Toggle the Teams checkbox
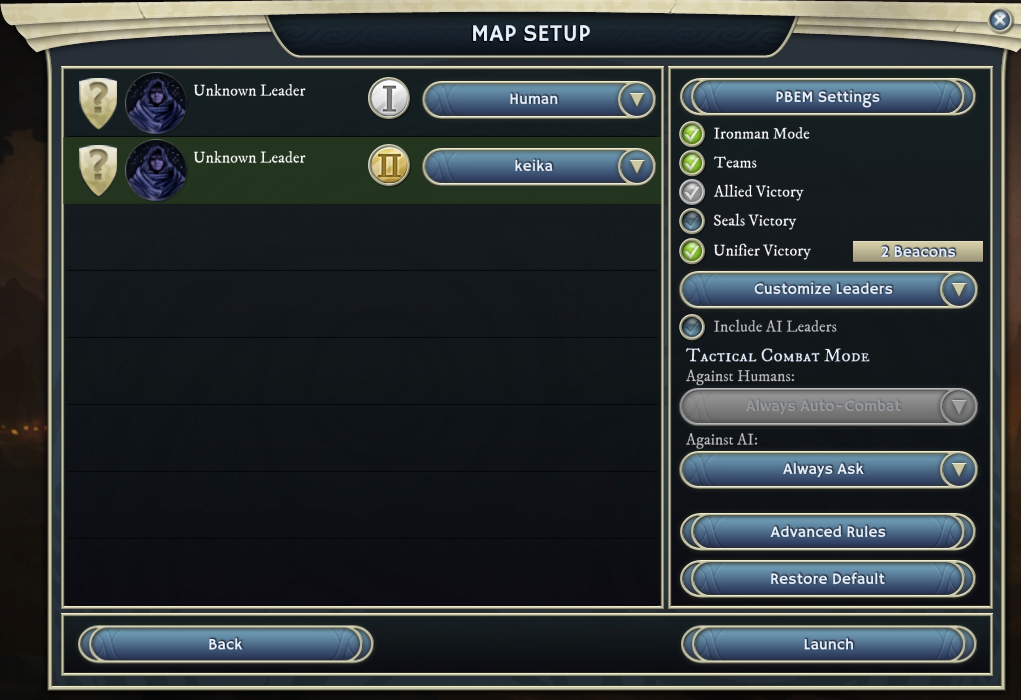Viewport: 1021px width, 700px height. (x=692, y=163)
